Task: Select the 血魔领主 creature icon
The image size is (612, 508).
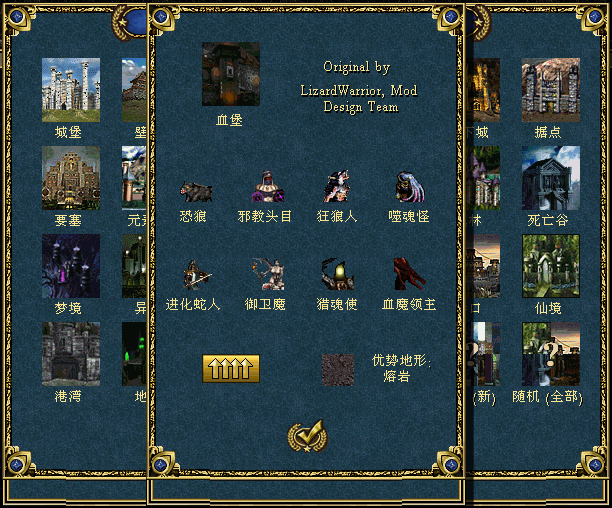Action: (x=409, y=275)
